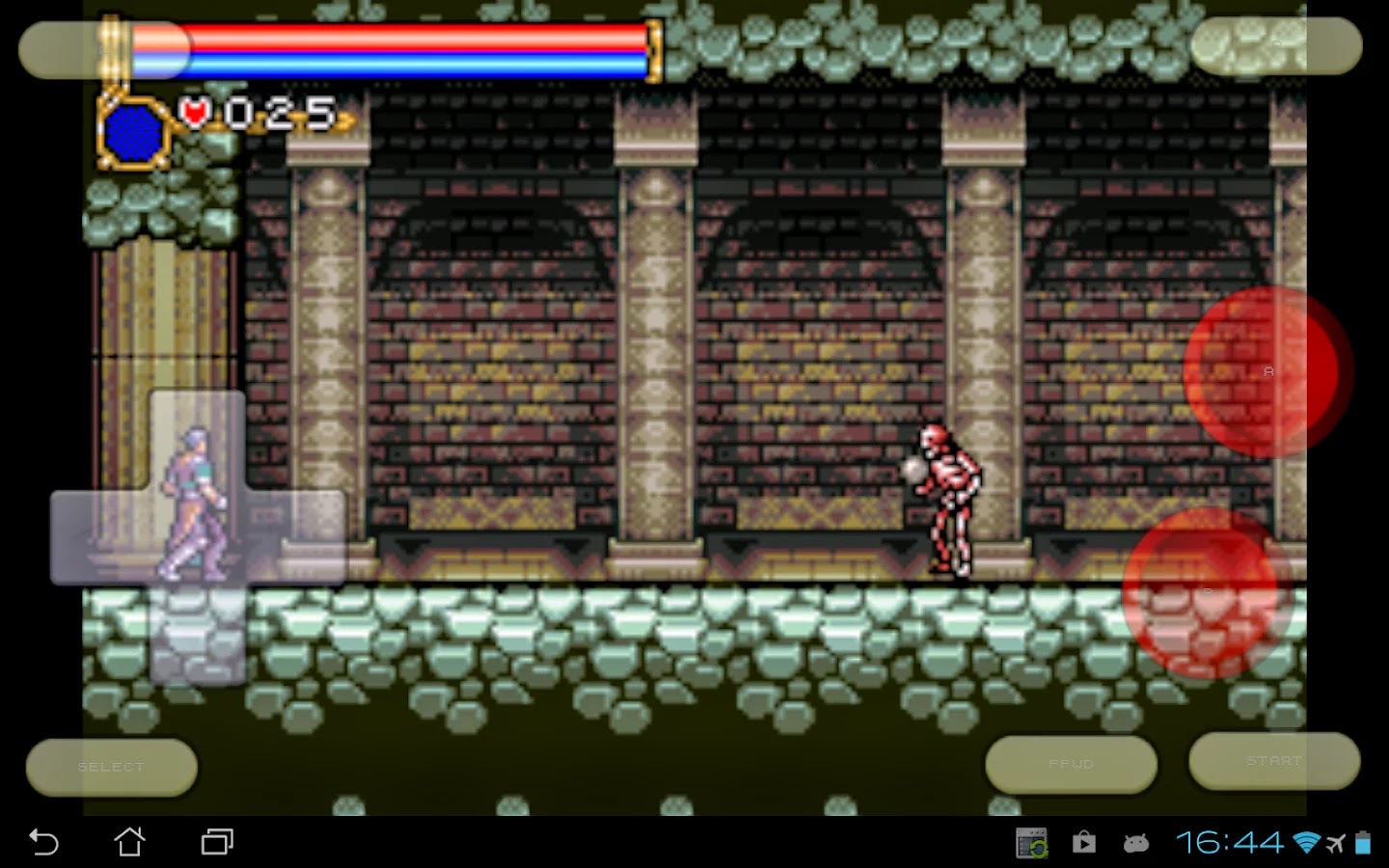The height and width of the screenshot is (868, 1389).
Task: Tap the app update notification icon
Action: (x=1031, y=841)
